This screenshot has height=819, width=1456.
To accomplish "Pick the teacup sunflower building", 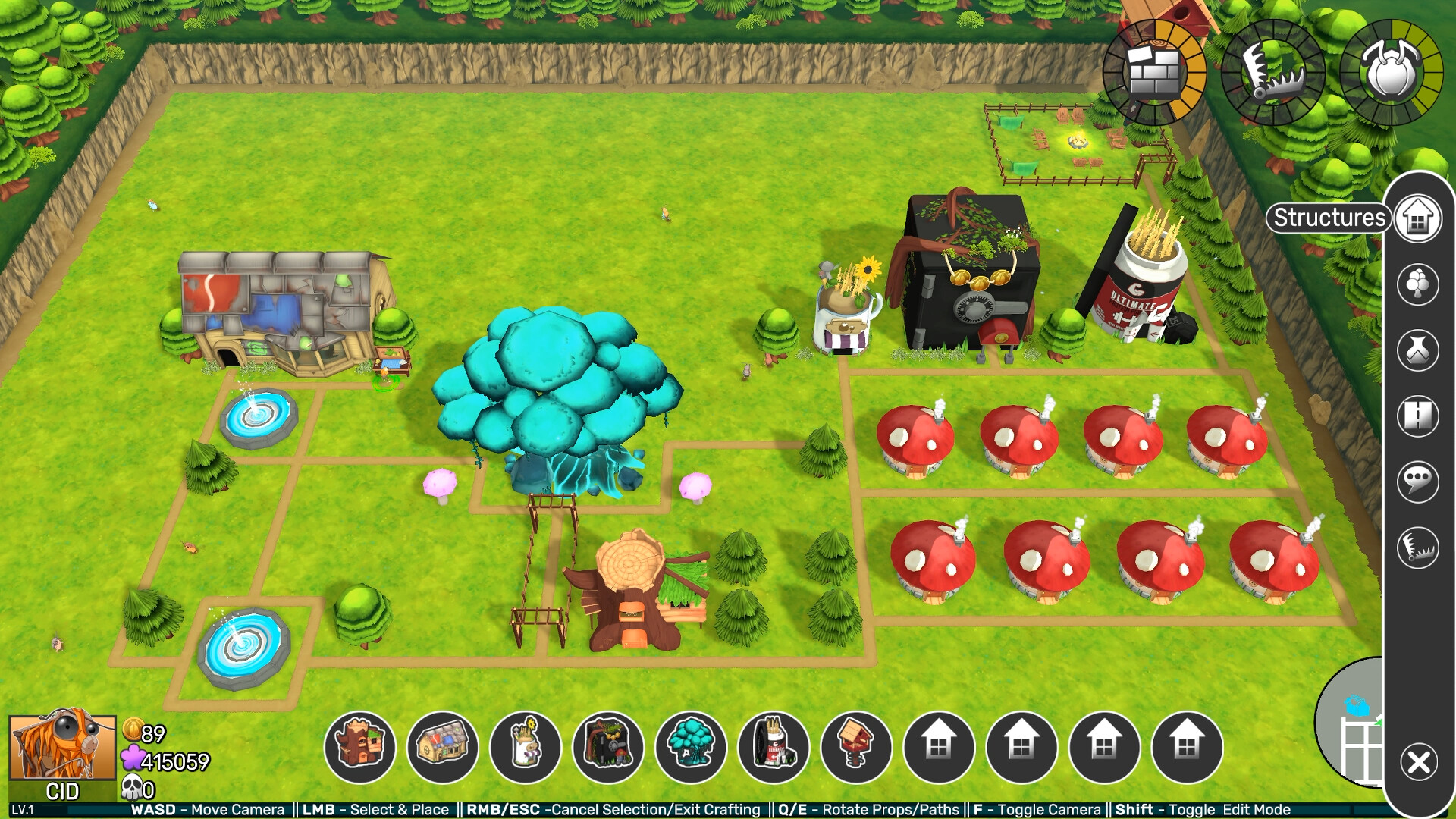I will point(527,747).
